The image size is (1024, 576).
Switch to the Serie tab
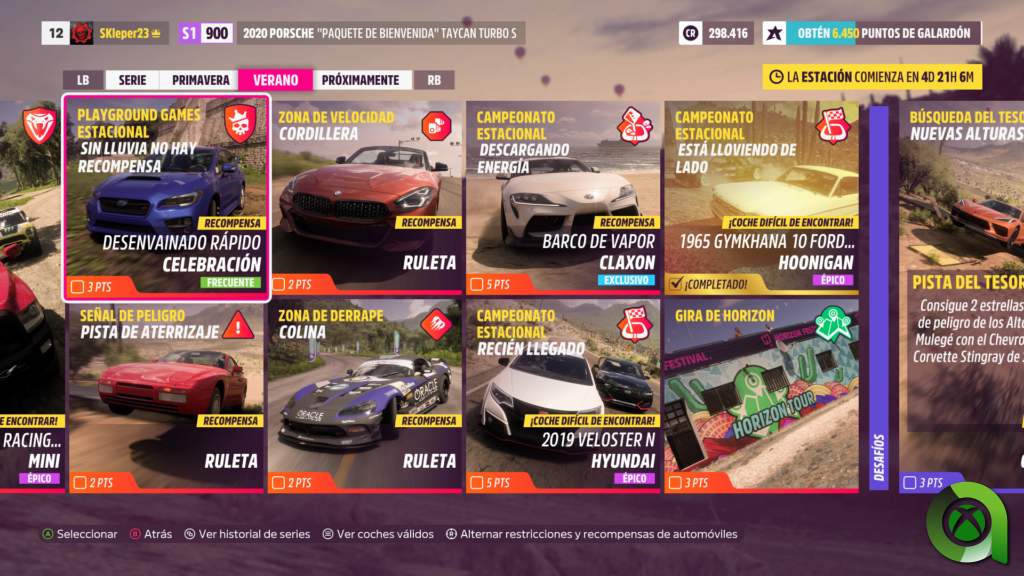pyautogui.click(x=132, y=80)
